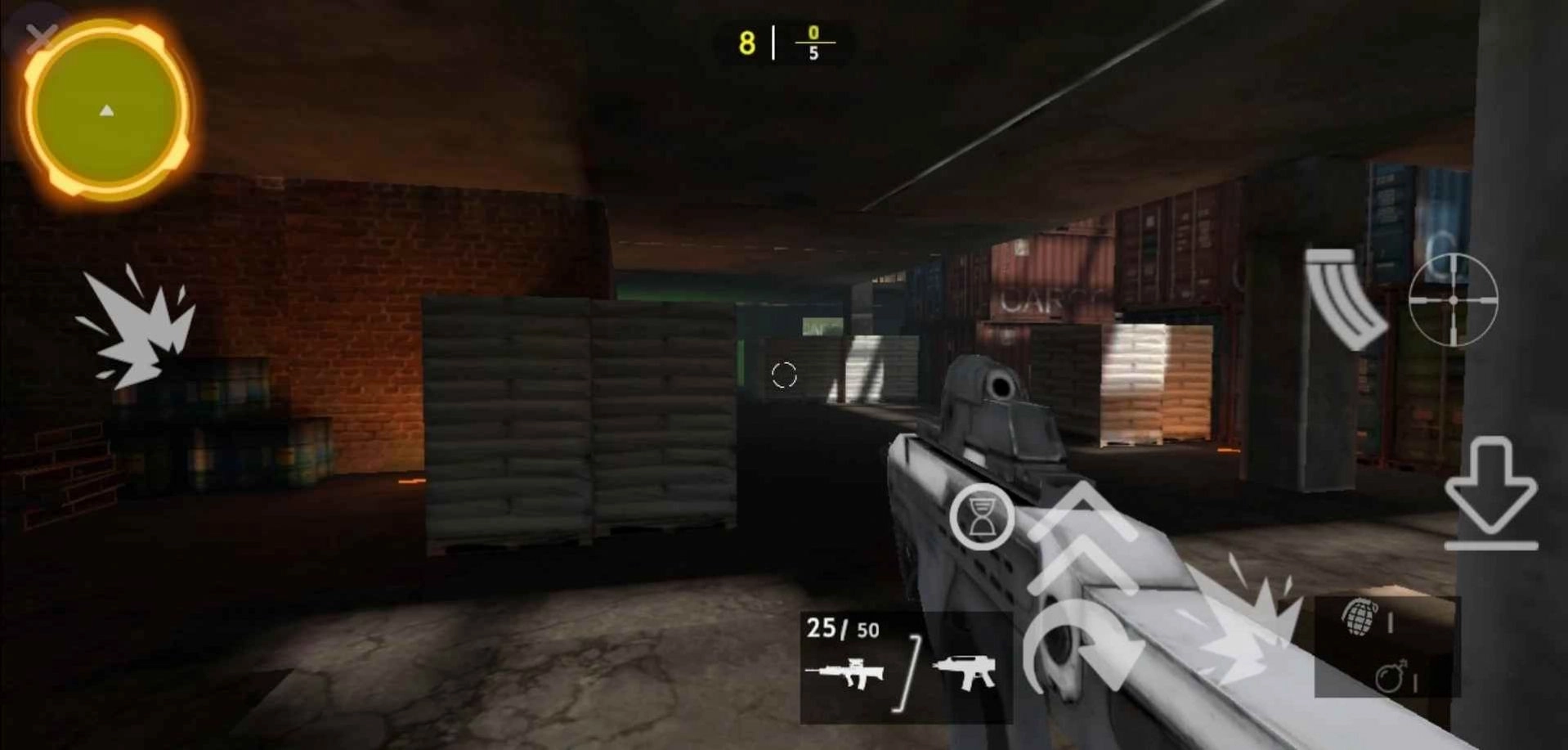Screen dimensions: 1568x750
Task: Close the overlay with the X button
Action: (40, 37)
